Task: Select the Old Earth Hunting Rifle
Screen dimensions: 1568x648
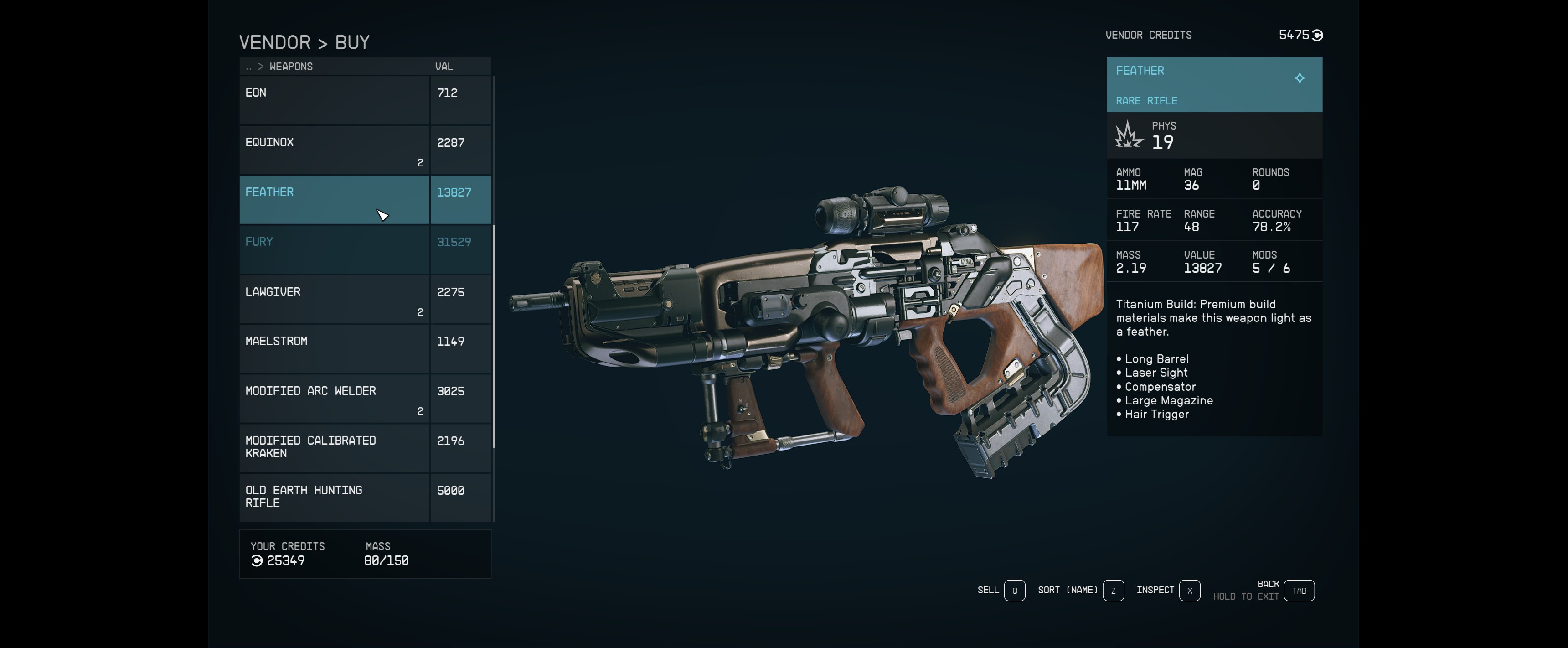Action: [334, 497]
